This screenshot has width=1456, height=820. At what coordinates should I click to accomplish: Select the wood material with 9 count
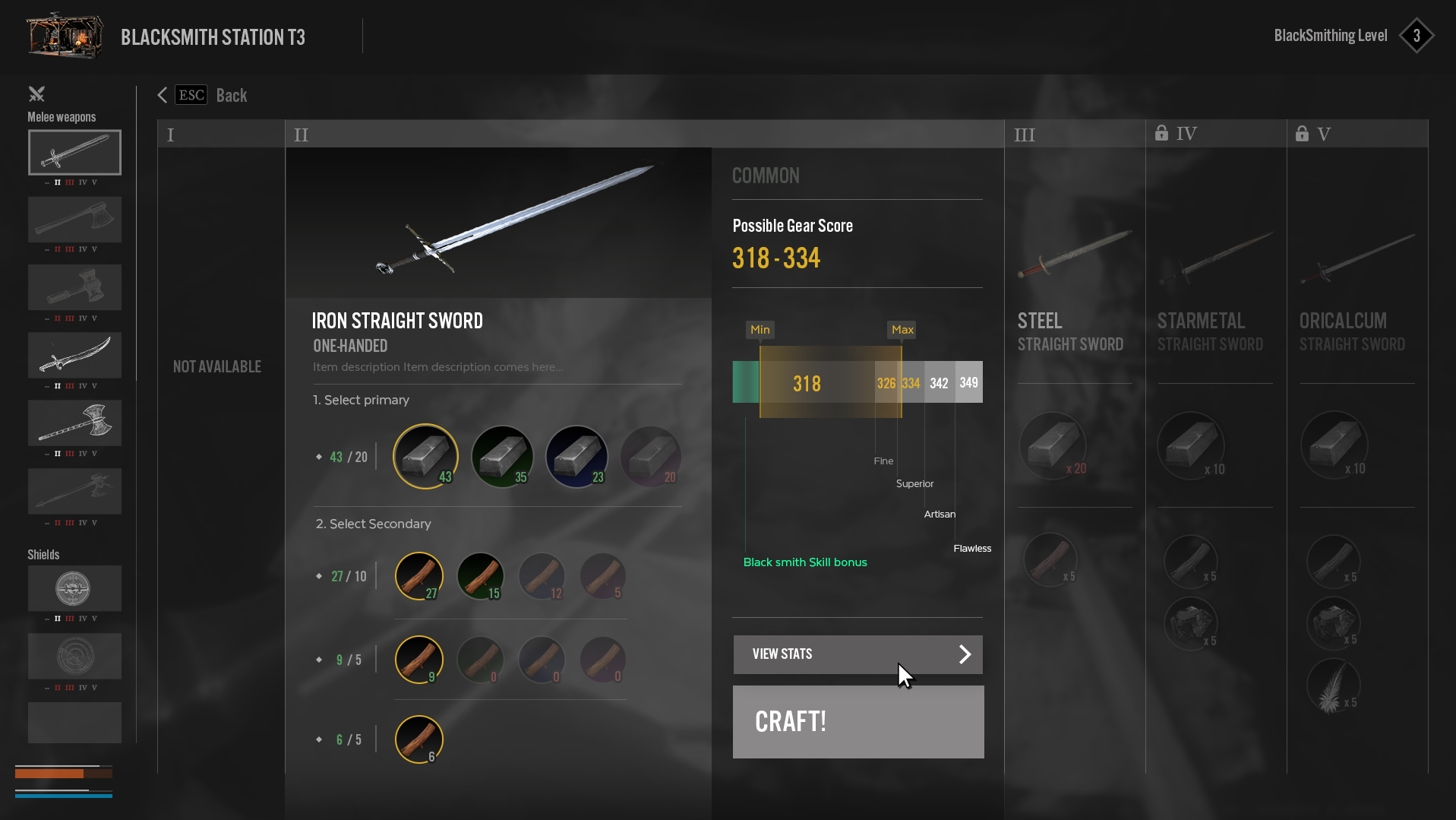418,659
